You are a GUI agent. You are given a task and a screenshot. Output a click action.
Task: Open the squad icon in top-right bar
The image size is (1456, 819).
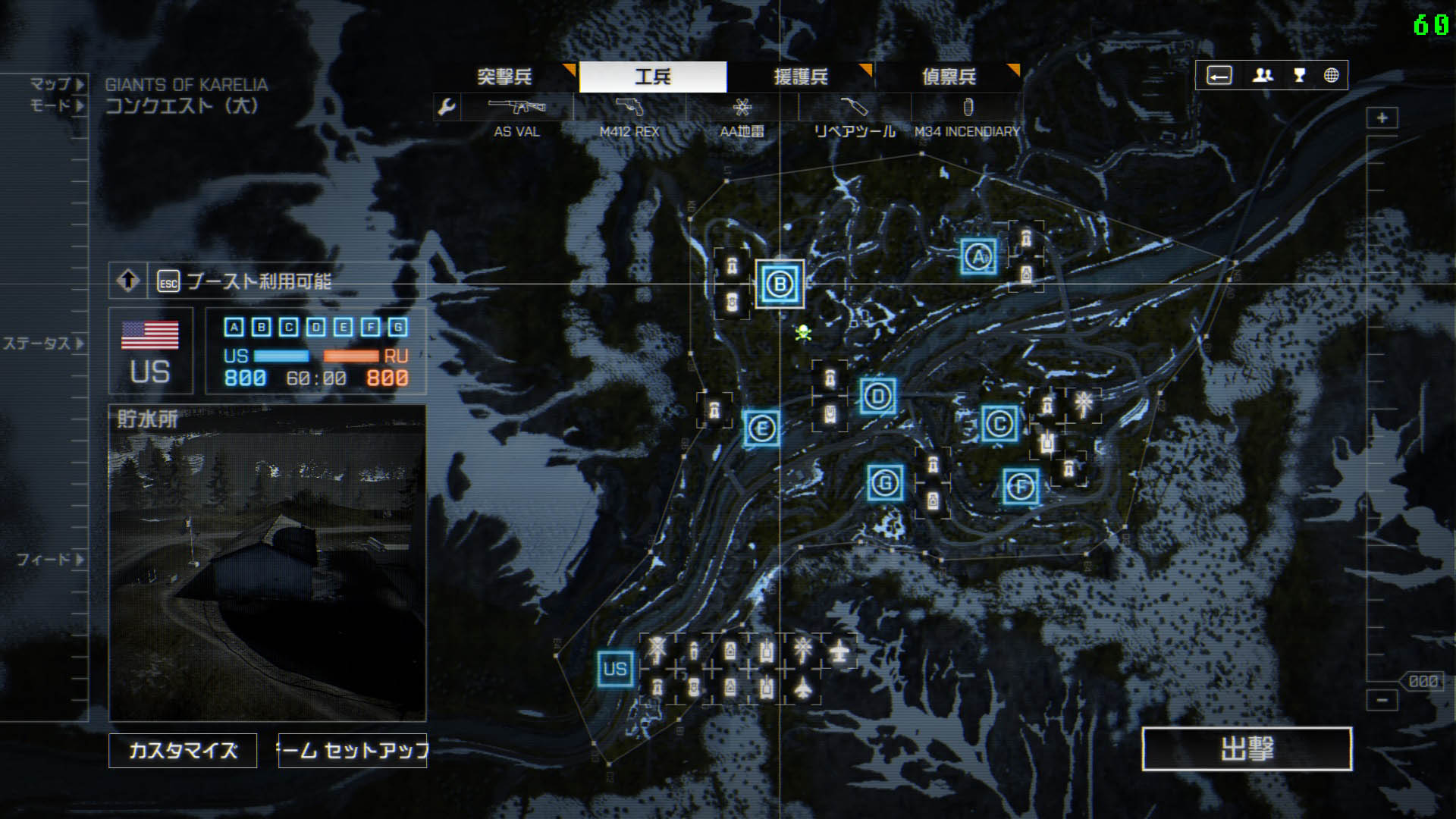(x=1263, y=75)
